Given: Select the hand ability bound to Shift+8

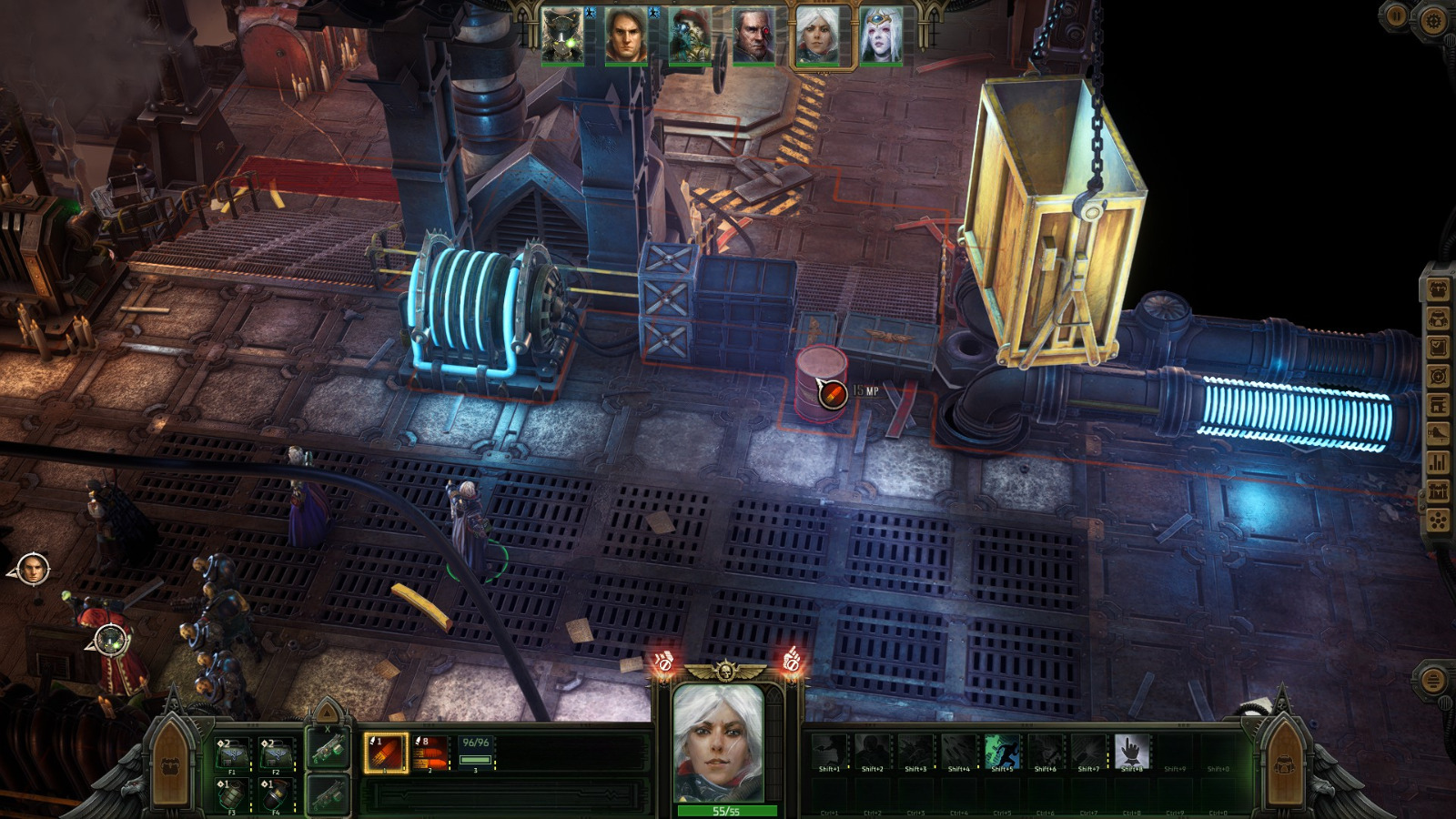Looking at the screenshot, I should point(1132,752).
